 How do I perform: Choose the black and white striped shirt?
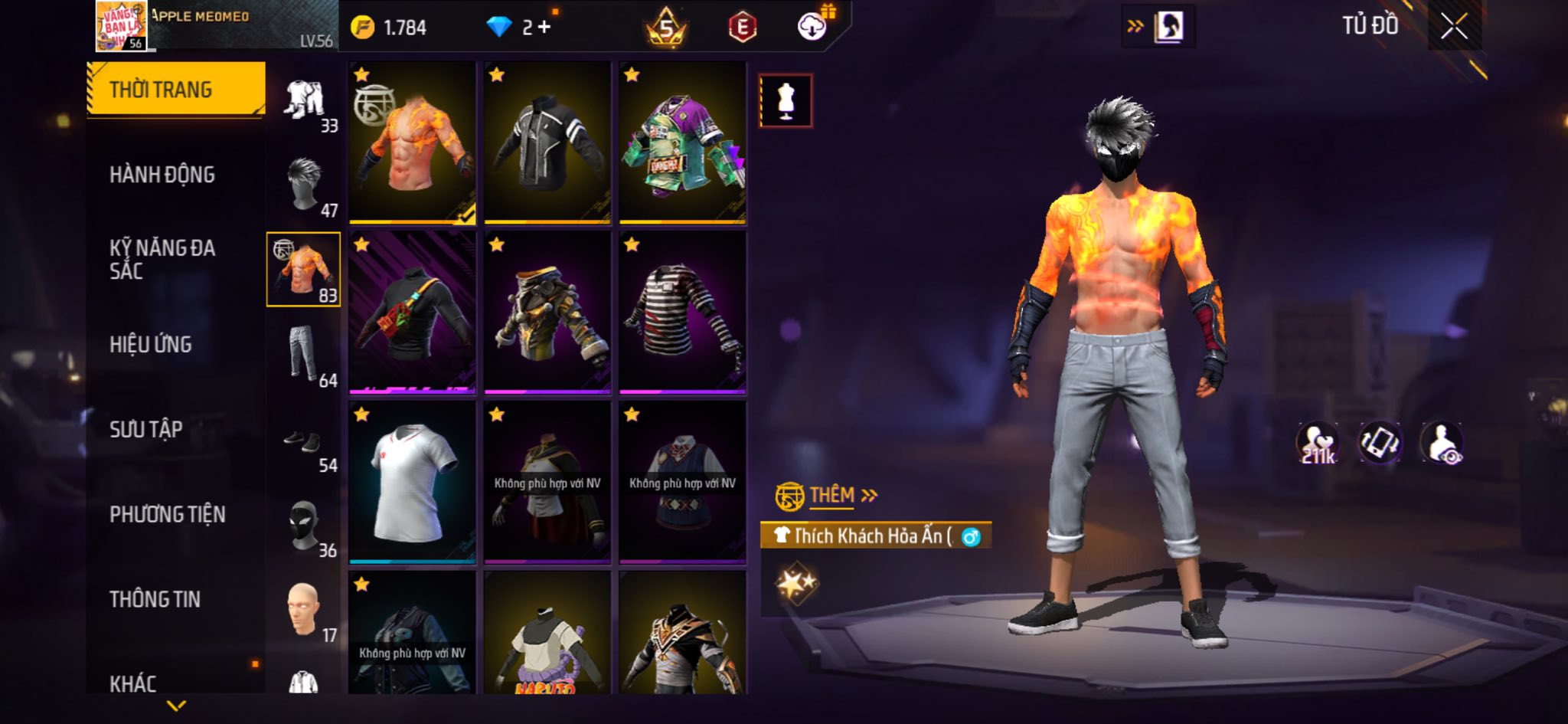coord(682,313)
